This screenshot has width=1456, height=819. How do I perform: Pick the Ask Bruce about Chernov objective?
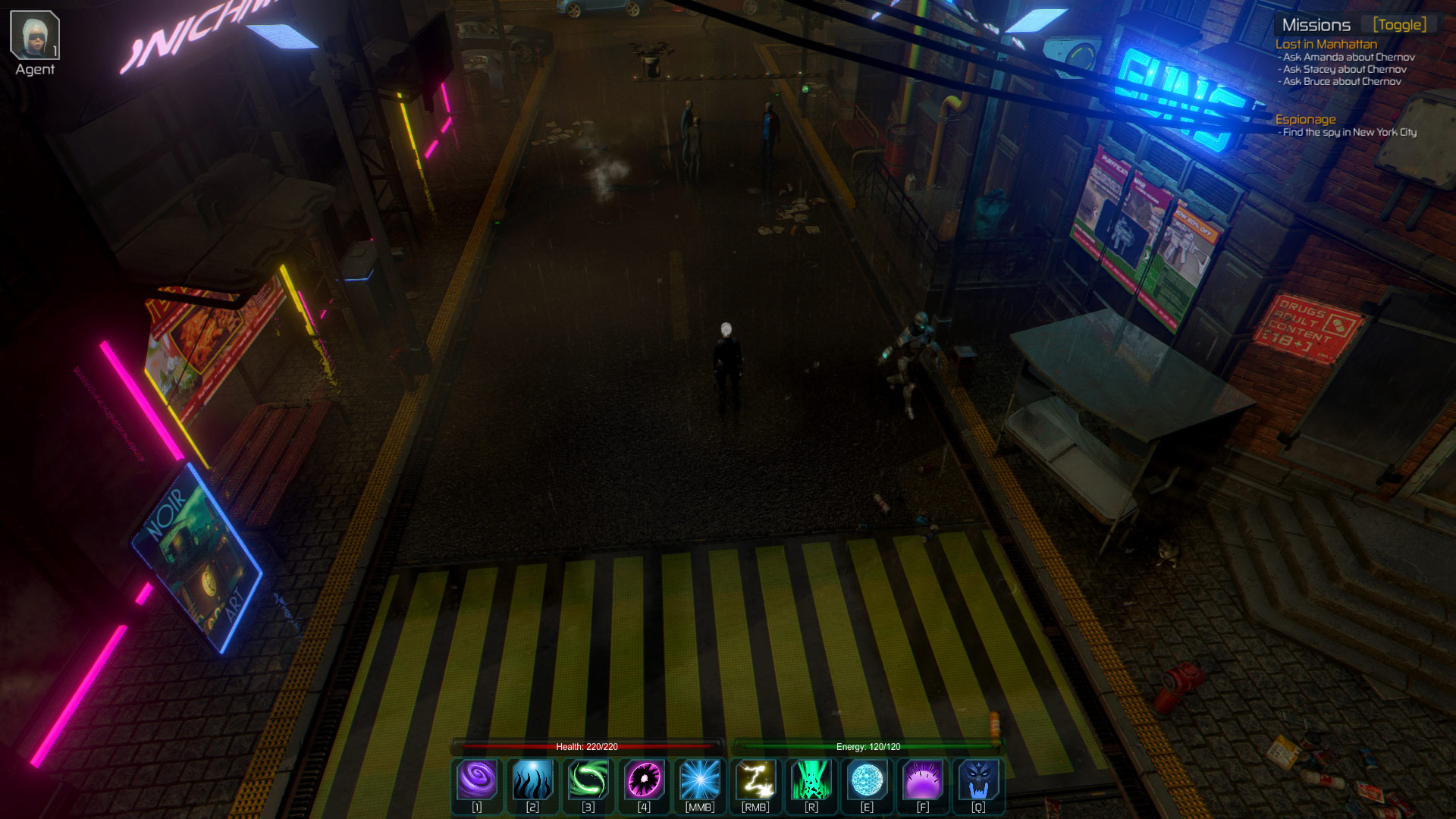pos(1341,81)
